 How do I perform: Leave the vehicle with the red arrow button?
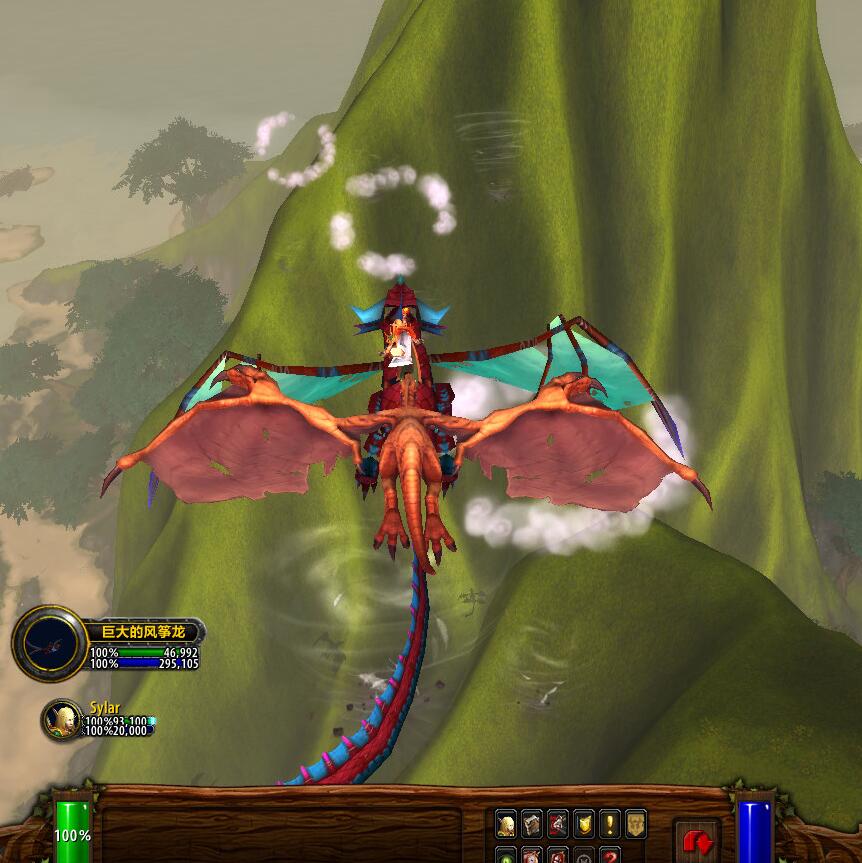click(697, 841)
